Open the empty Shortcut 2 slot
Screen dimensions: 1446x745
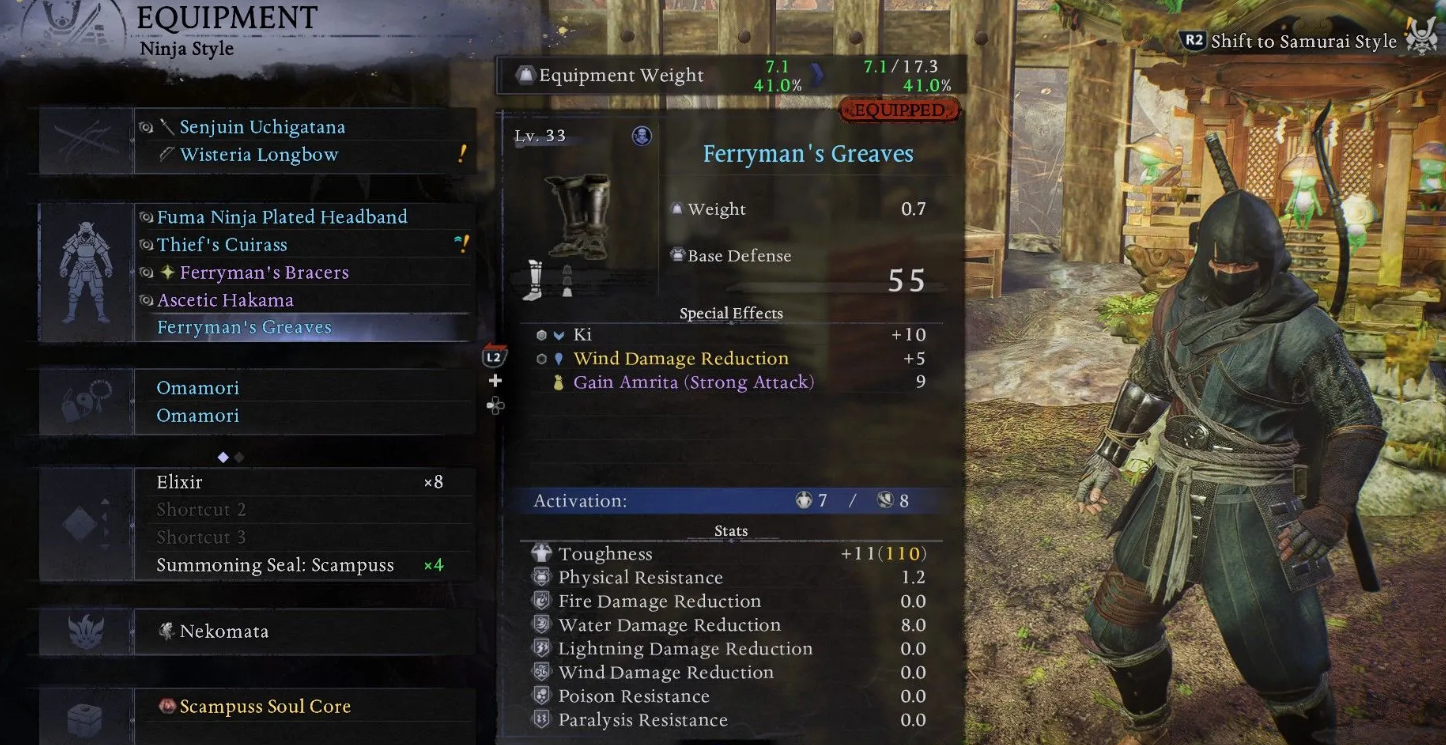click(x=201, y=510)
